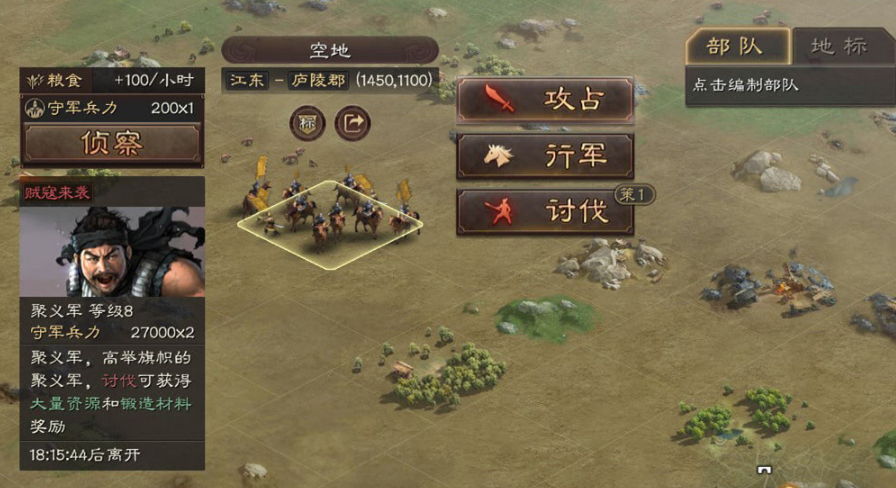Start a 讨伐 subjugation attack

click(545, 212)
